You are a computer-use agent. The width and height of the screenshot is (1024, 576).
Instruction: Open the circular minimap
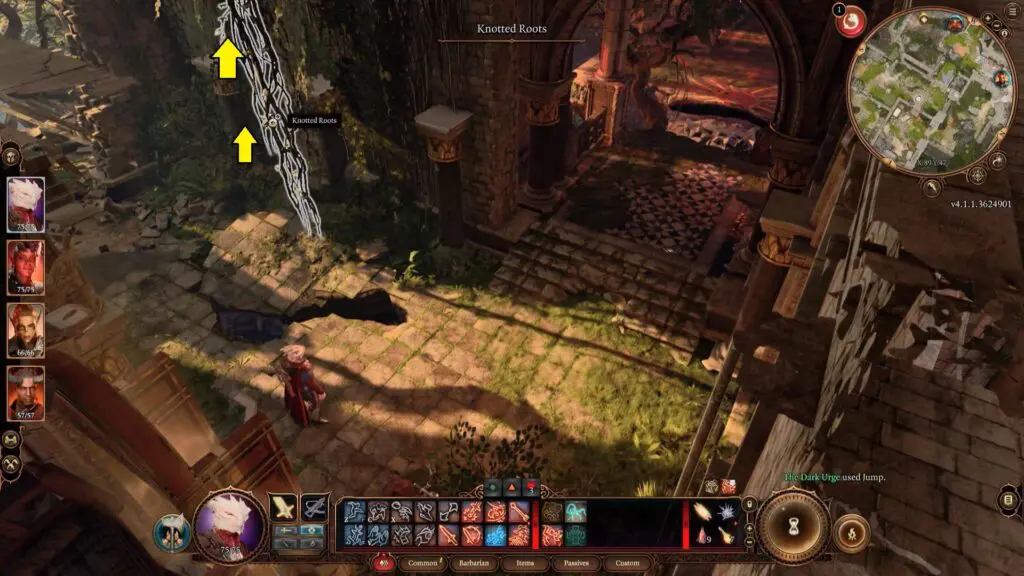930,92
